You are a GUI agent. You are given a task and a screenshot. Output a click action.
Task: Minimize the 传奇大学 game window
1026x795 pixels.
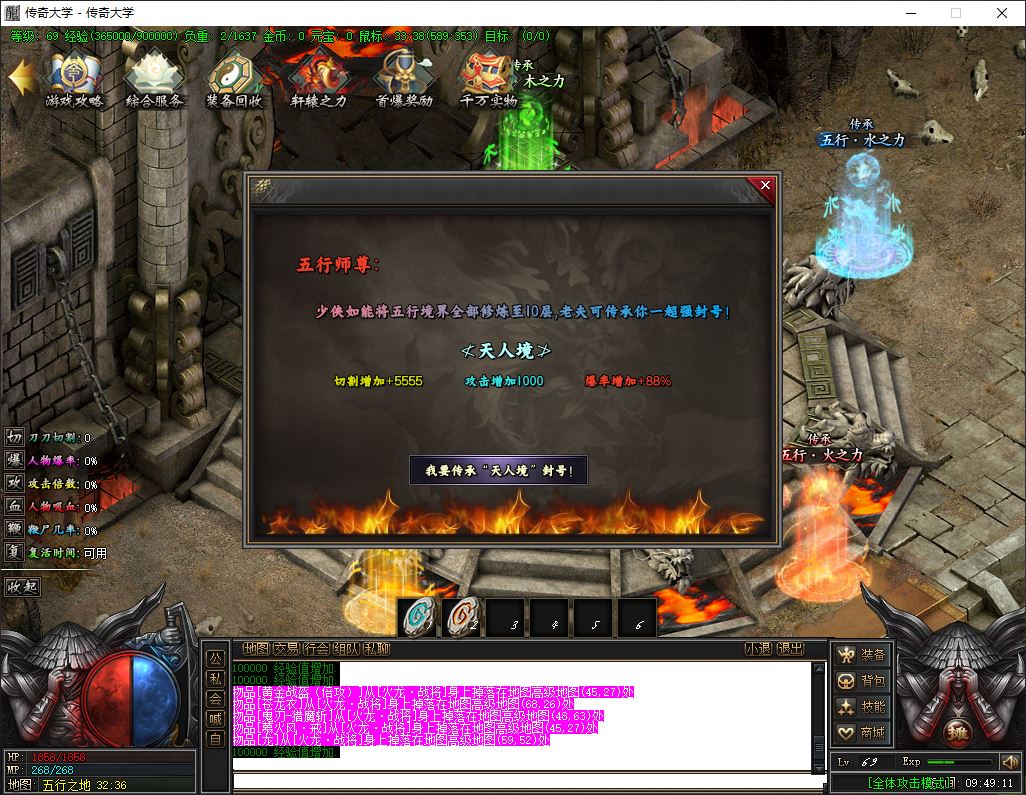[x=910, y=13]
